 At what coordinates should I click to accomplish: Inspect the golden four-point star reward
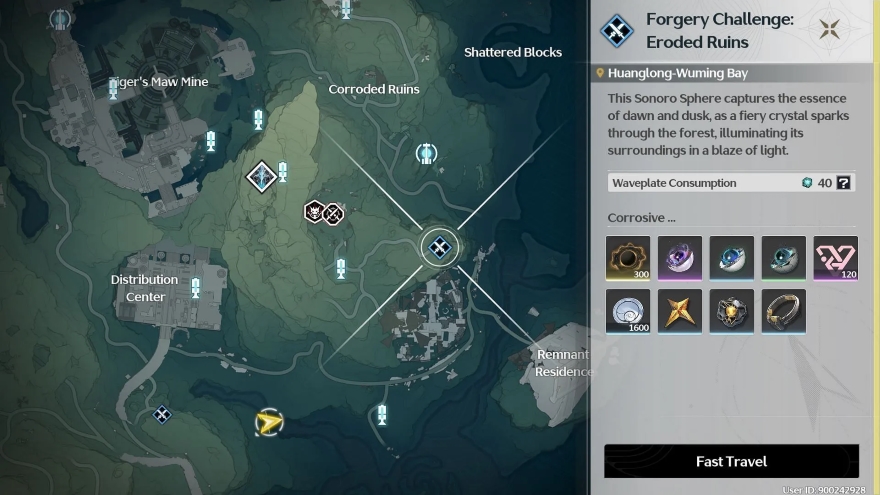[x=680, y=312]
